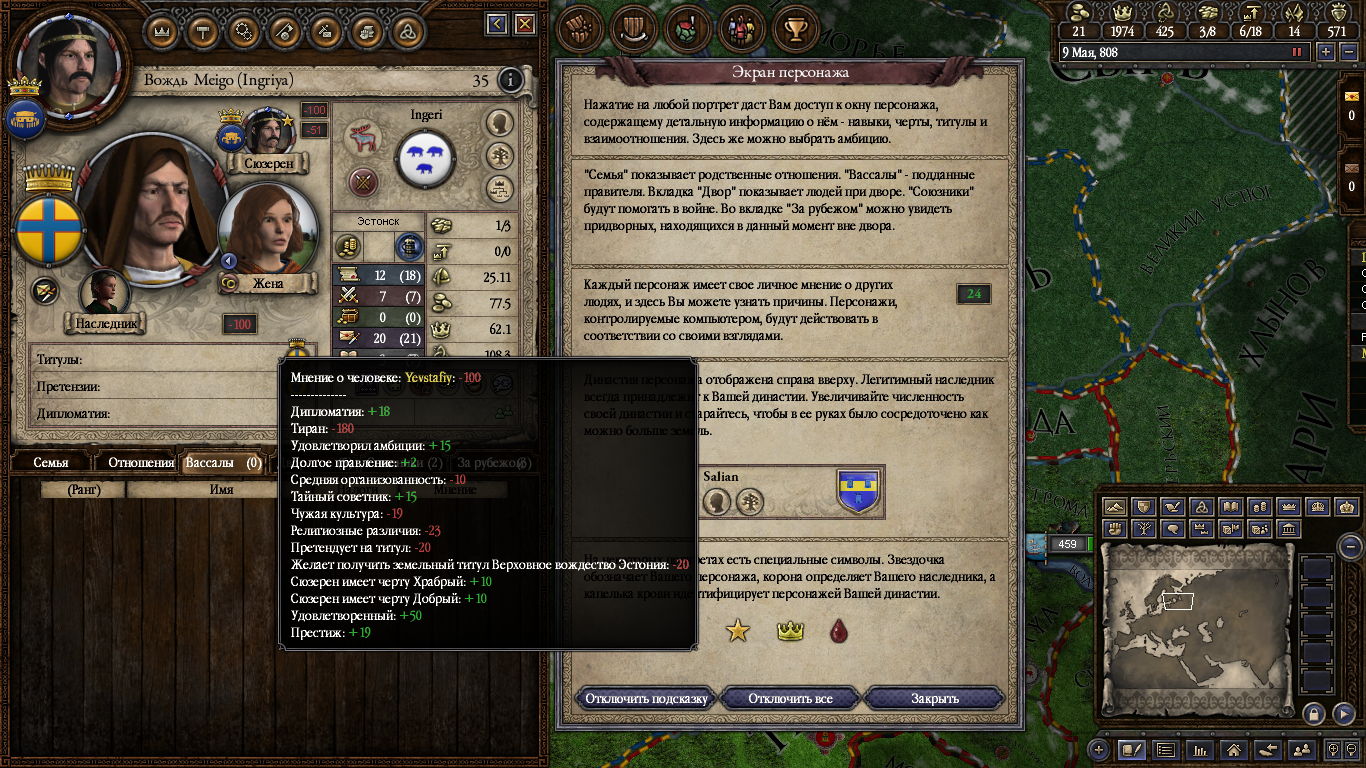Switch to the terrain map mode button
This screenshot has height=768, width=1366.
click(x=1115, y=508)
